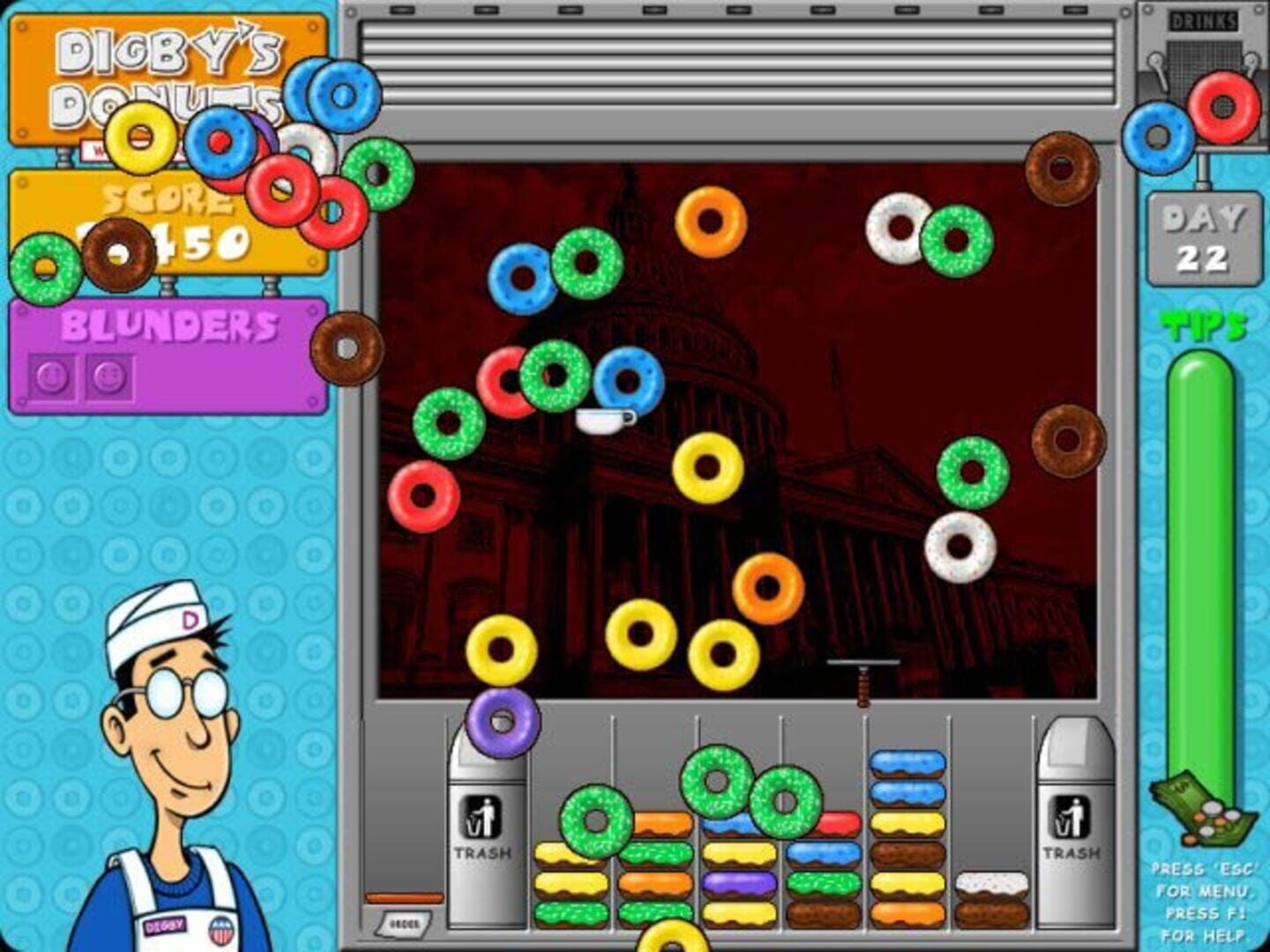Open the ORDER ticket
The width and height of the screenshot is (1270, 952).
click(405, 924)
